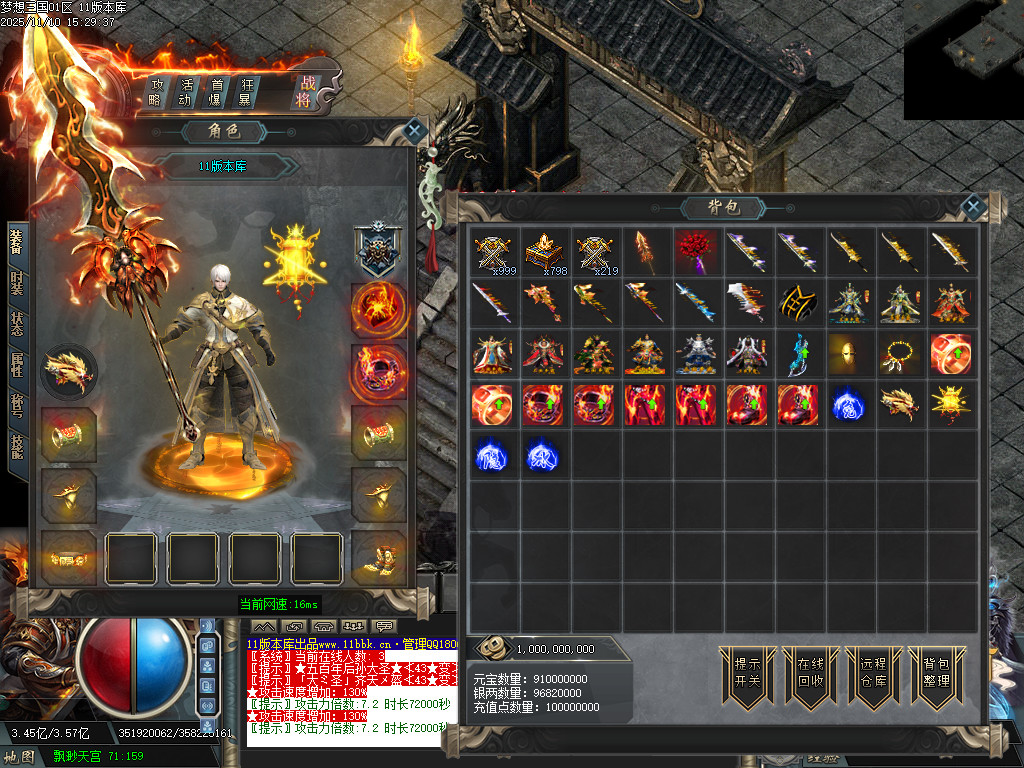Switch to the 时装 fashion tab
Viewport: 1024px width, 768px height.
click(x=17, y=282)
